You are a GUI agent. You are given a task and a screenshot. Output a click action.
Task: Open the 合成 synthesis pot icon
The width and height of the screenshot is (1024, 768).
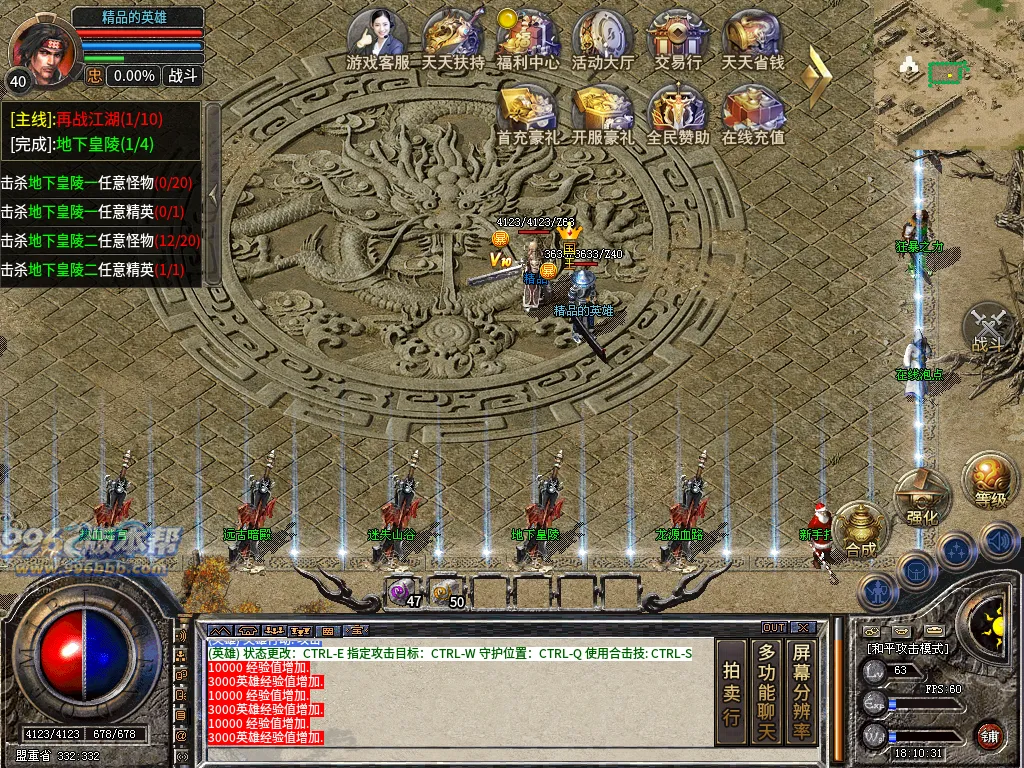tap(860, 530)
